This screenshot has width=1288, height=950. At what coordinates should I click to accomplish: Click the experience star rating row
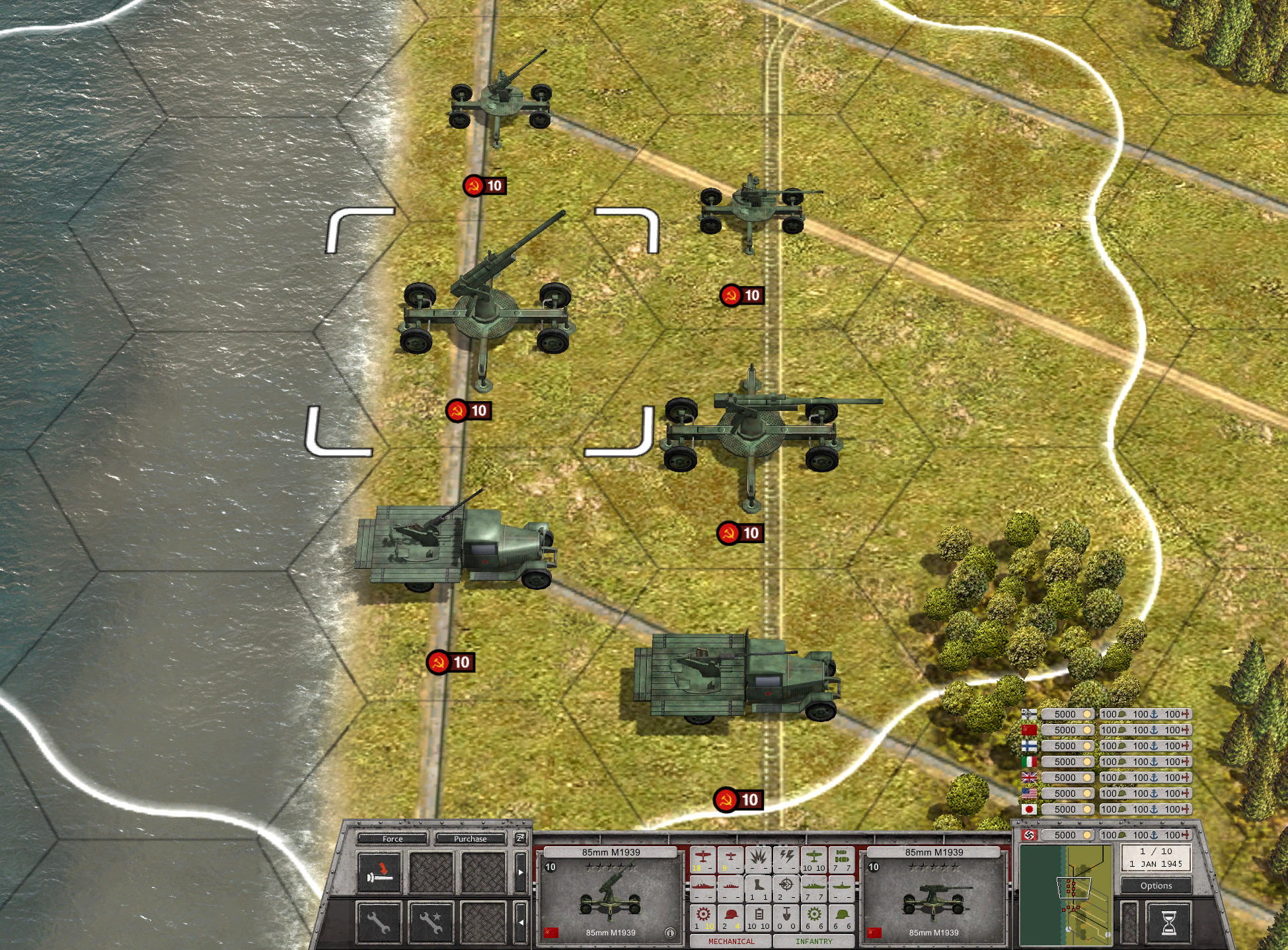611,867
